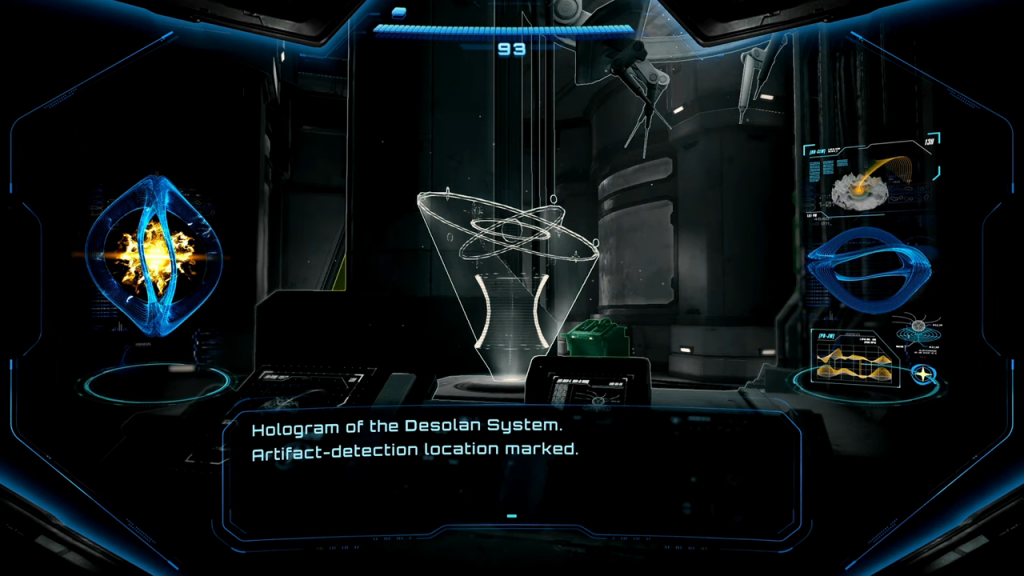Inspect the orange waveform graph panel
This screenshot has height=576, width=1024.
click(851, 357)
